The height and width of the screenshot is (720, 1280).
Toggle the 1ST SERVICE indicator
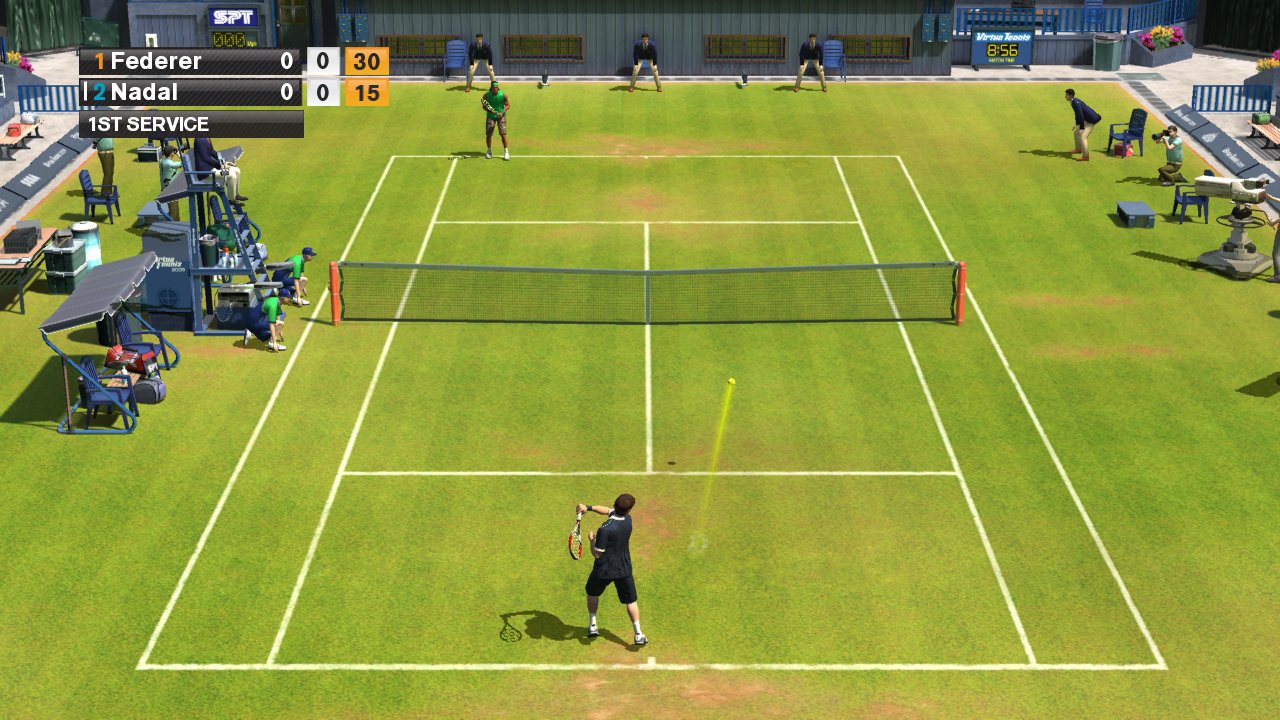pos(148,124)
